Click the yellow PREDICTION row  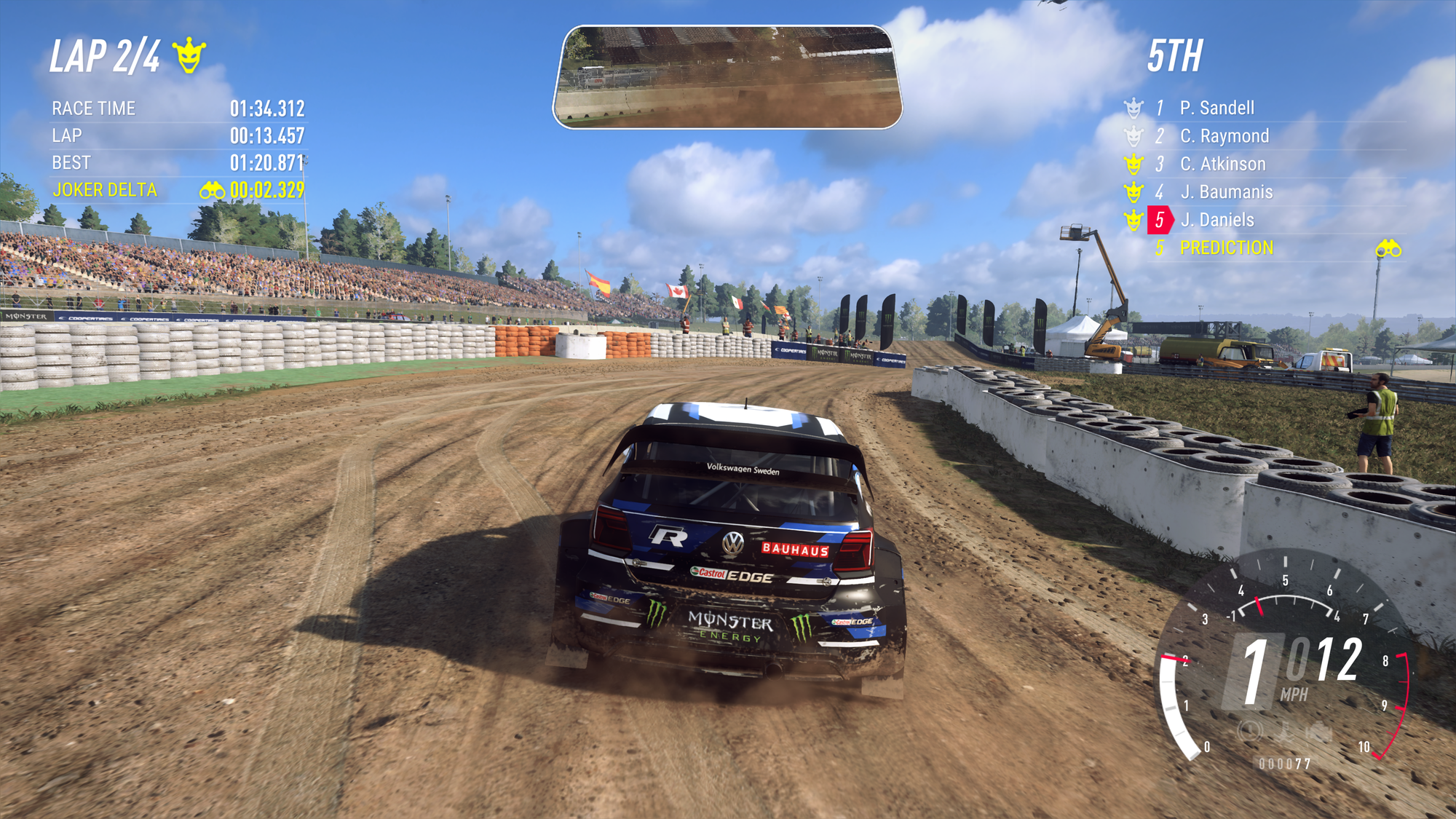(x=1226, y=248)
